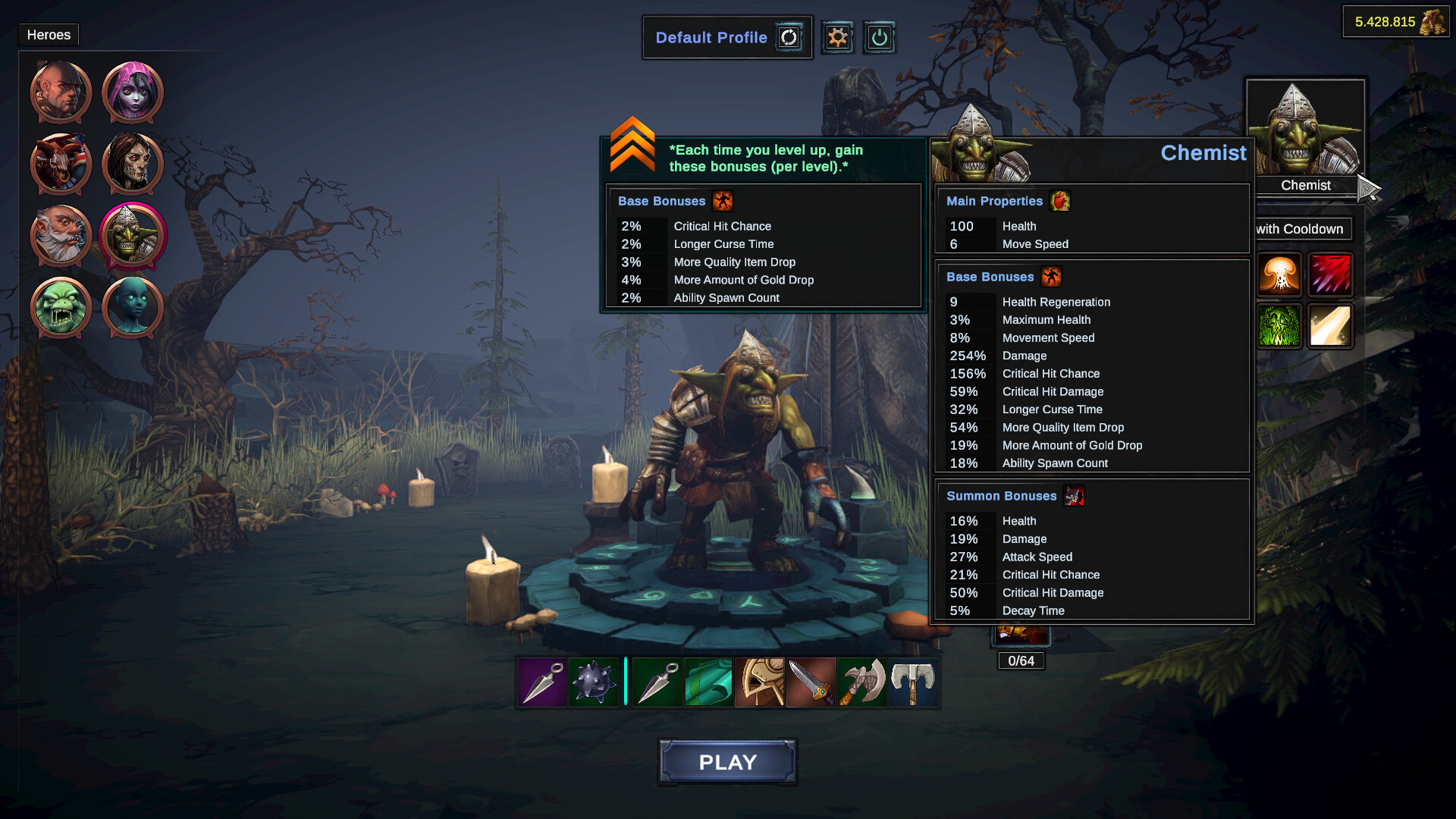Select the rune axe weapon icon

pos(862,682)
